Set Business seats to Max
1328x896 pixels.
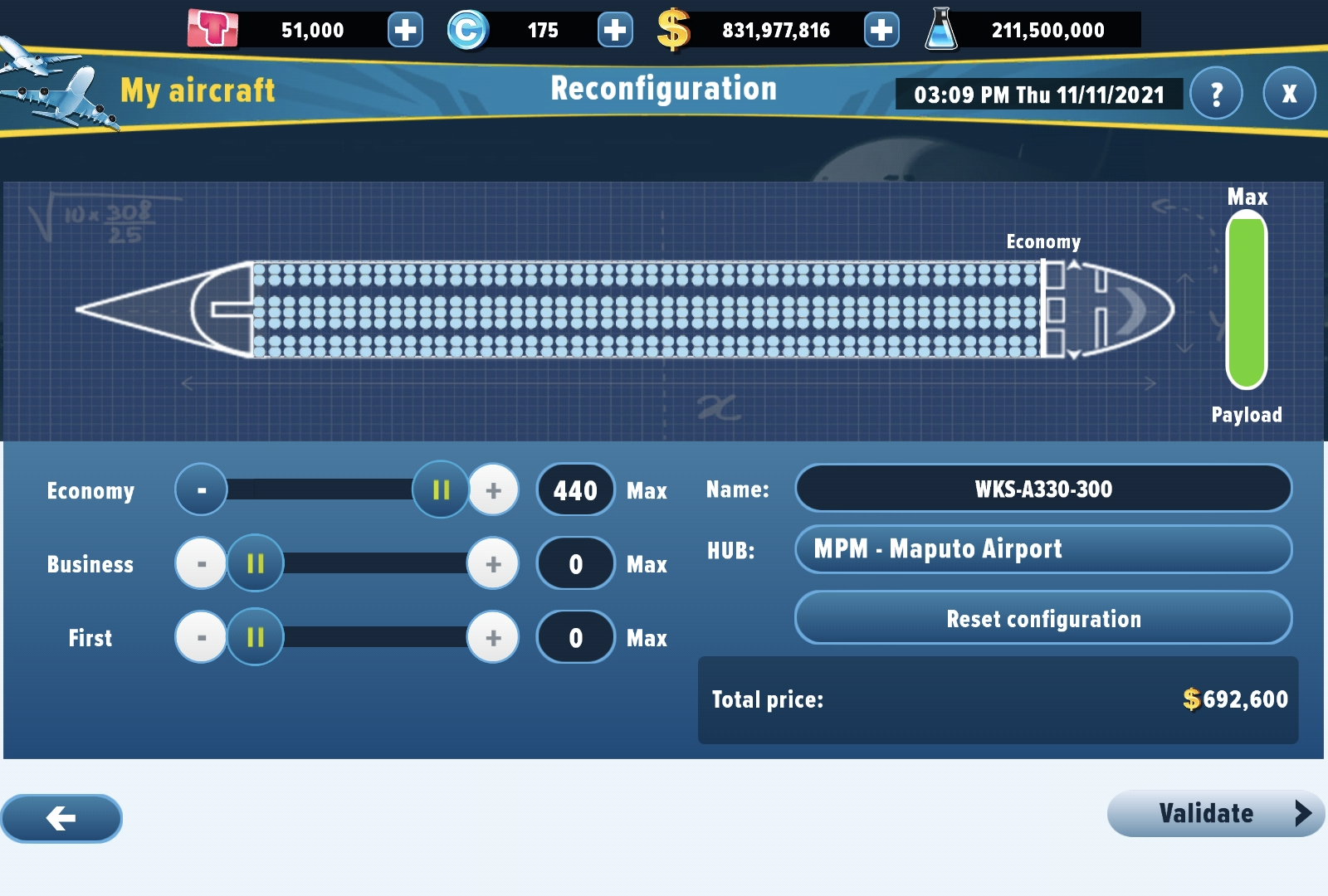647,565
